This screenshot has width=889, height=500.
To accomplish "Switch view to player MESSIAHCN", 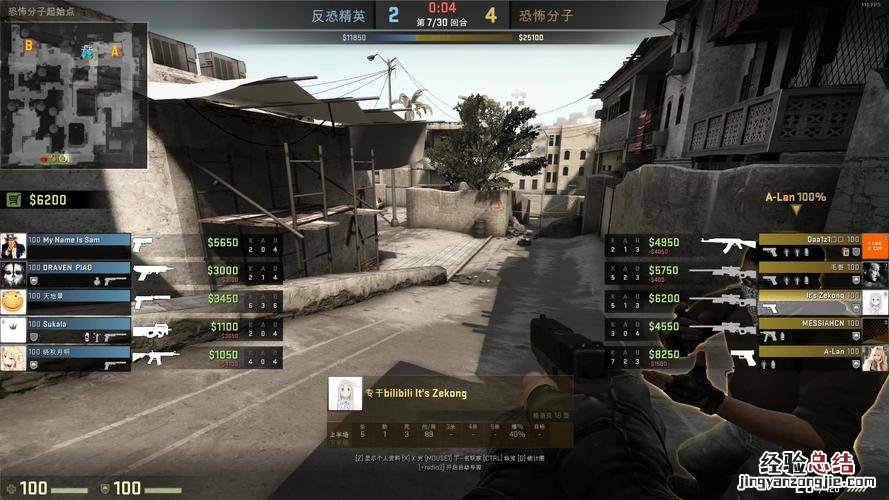I will pos(808,324).
